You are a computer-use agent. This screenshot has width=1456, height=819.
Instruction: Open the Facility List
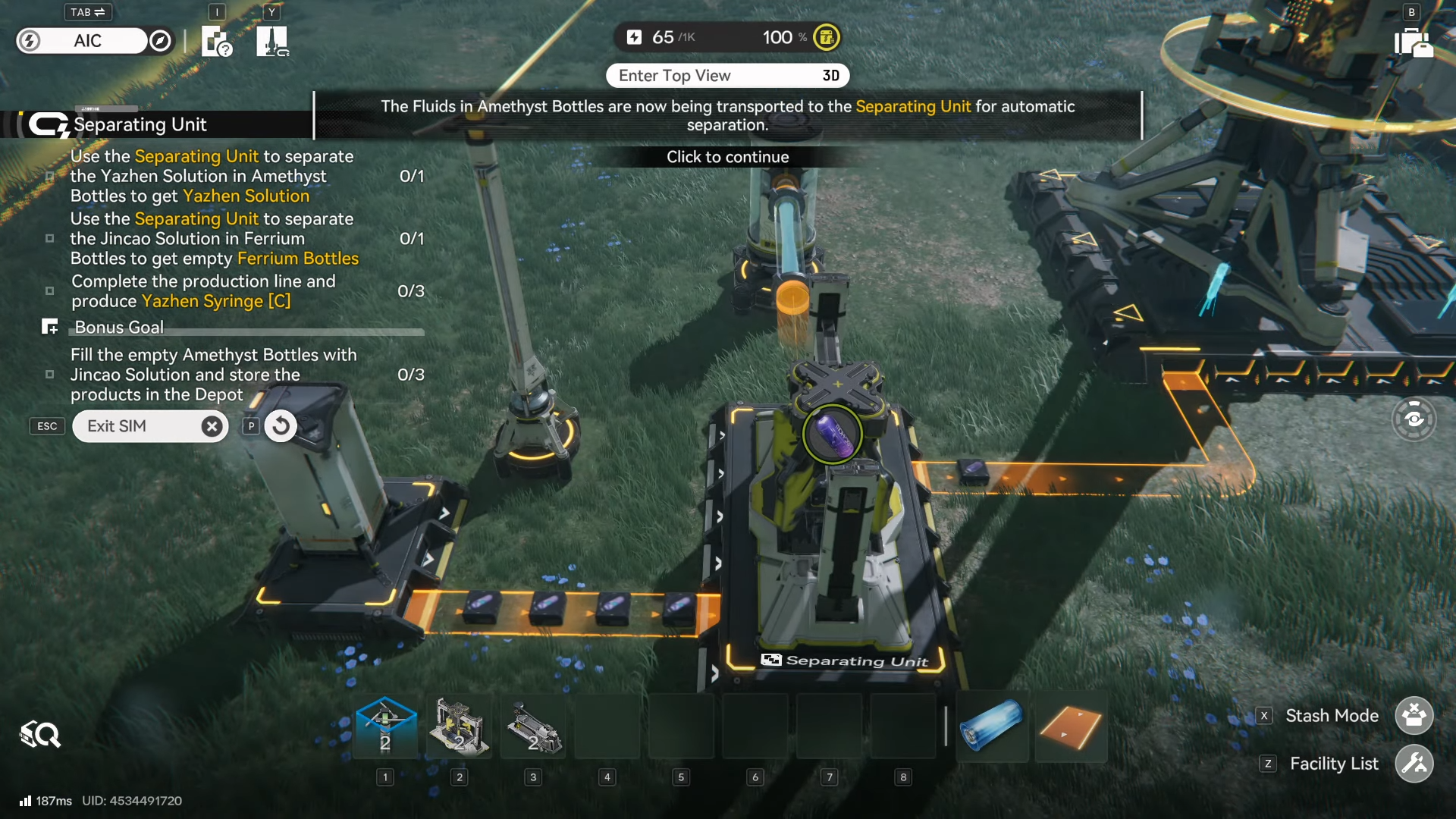pos(1414,764)
